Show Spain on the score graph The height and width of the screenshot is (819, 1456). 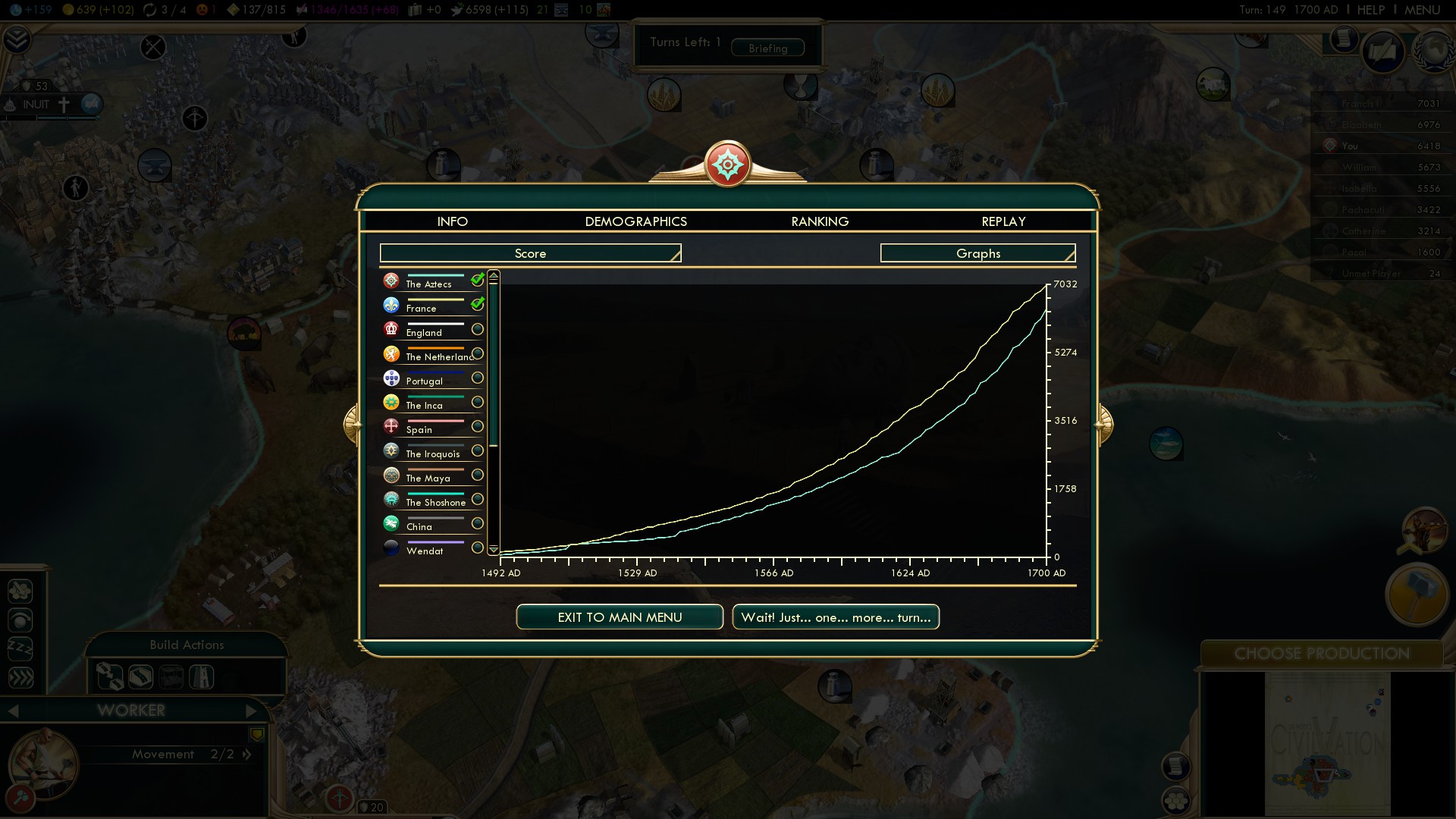tap(477, 426)
